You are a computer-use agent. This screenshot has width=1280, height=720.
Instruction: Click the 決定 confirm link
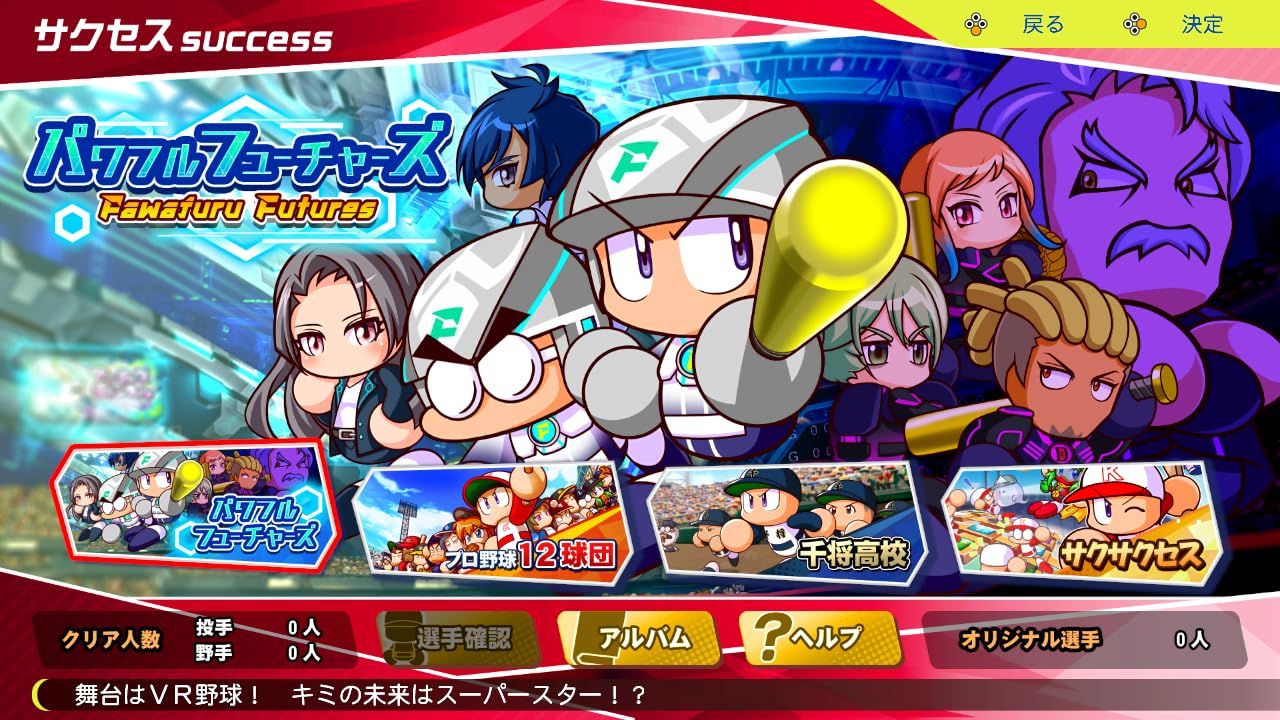click(x=1200, y=25)
